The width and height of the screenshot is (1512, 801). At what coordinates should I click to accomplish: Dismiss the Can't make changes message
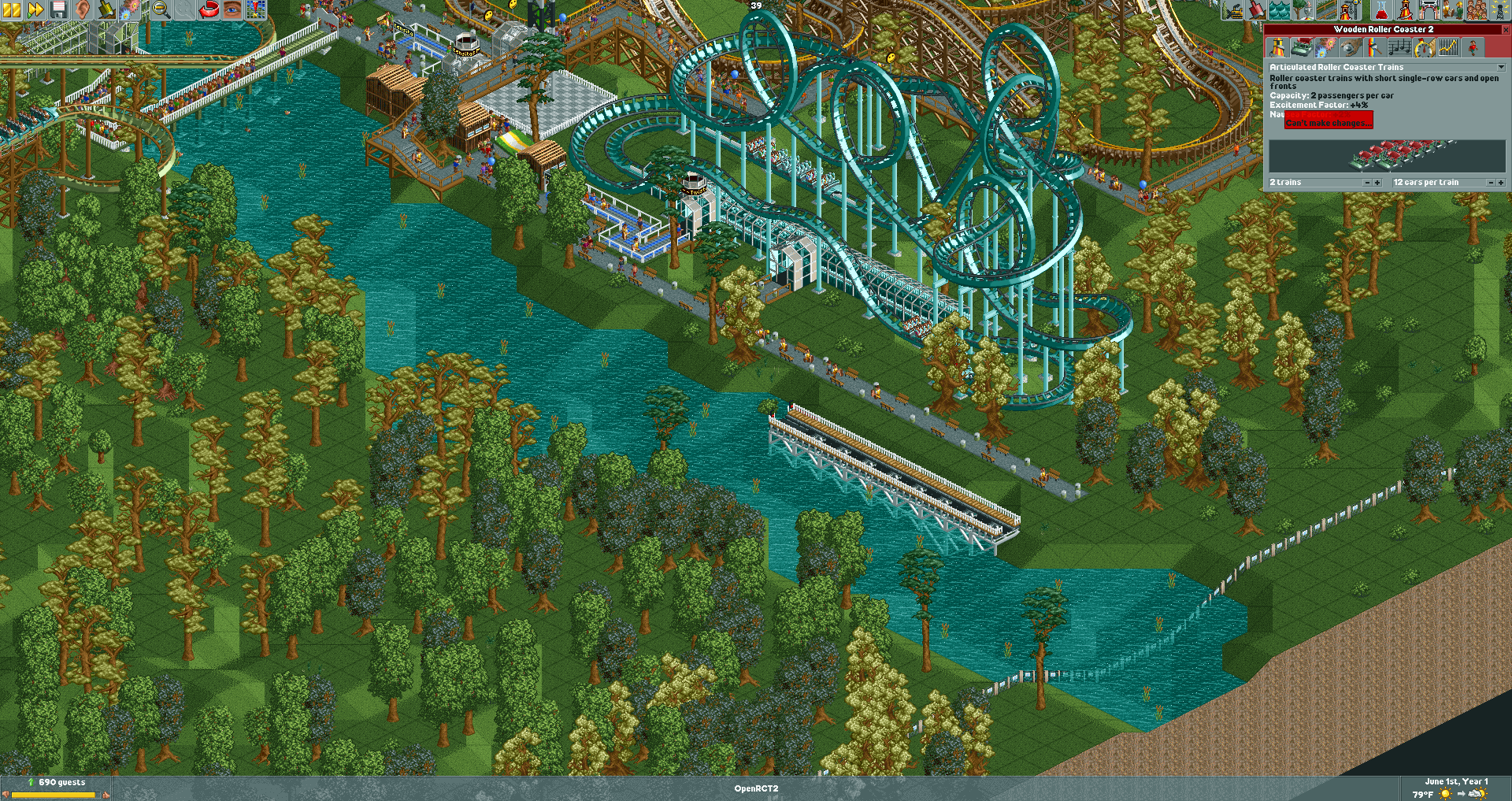[x=1329, y=120]
